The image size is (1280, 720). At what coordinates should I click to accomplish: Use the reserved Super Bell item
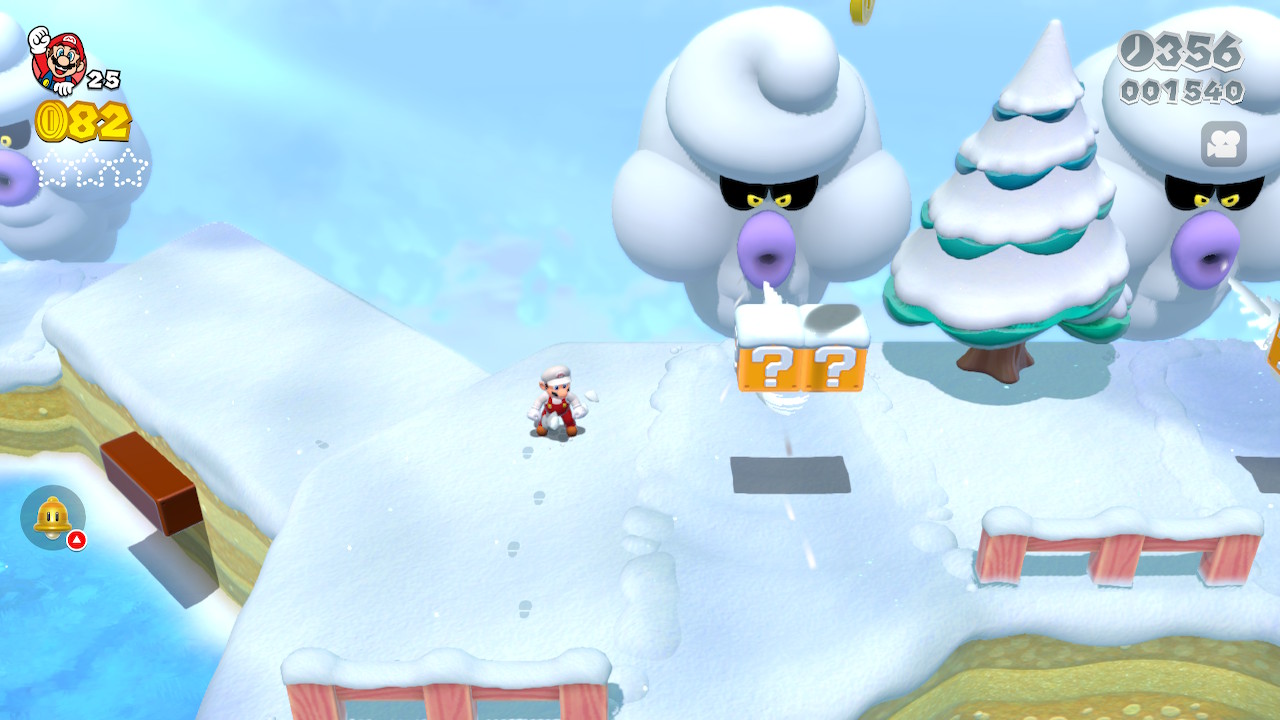(52, 516)
